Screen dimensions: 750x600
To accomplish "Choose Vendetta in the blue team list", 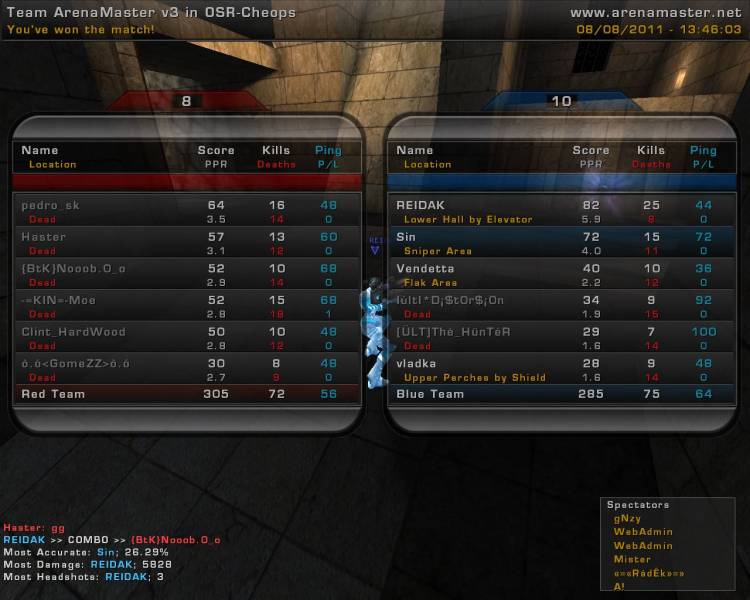I will (560, 275).
